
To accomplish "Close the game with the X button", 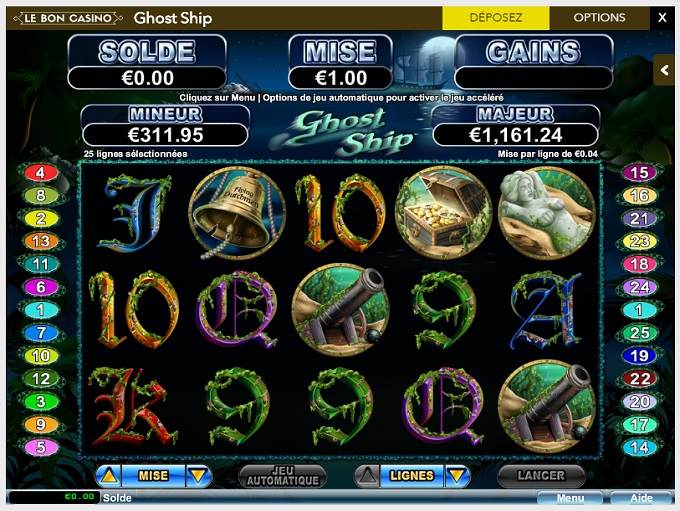I will click(662, 17).
